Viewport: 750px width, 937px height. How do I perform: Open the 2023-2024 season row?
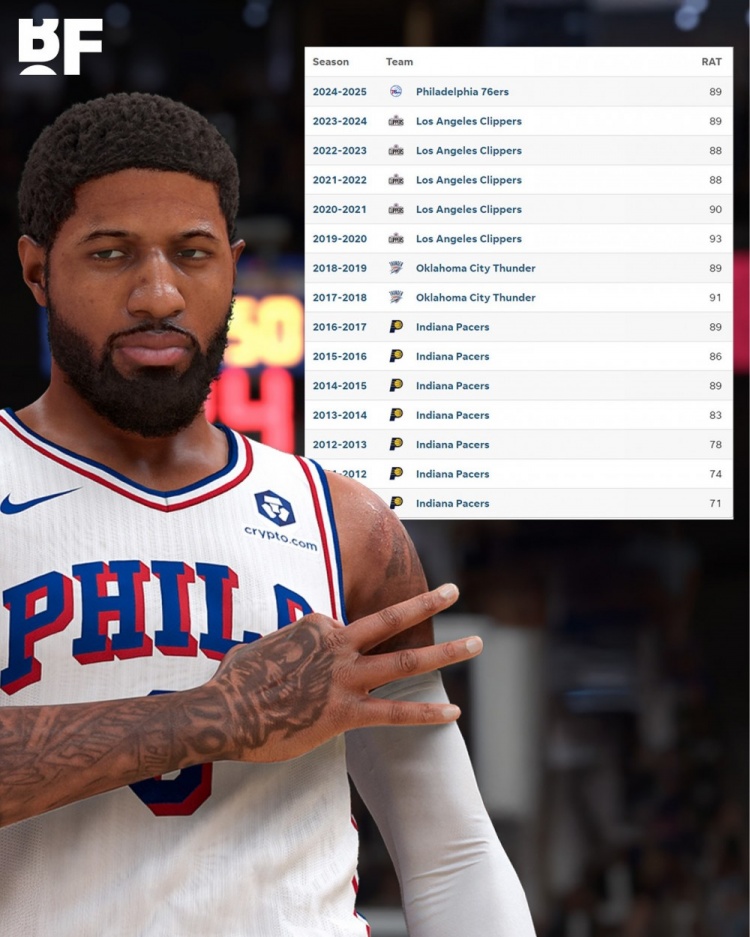[339, 121]
